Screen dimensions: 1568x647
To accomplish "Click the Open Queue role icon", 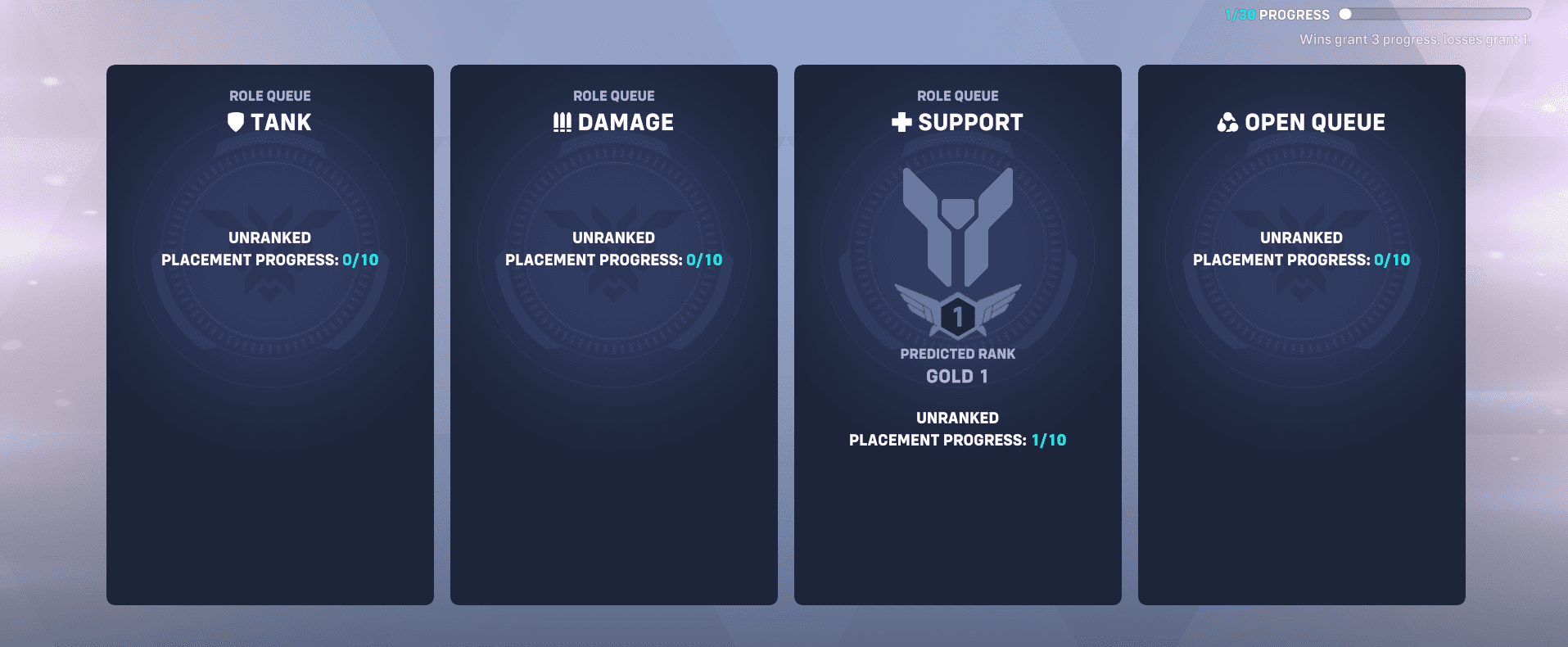I will point(1227,121).
